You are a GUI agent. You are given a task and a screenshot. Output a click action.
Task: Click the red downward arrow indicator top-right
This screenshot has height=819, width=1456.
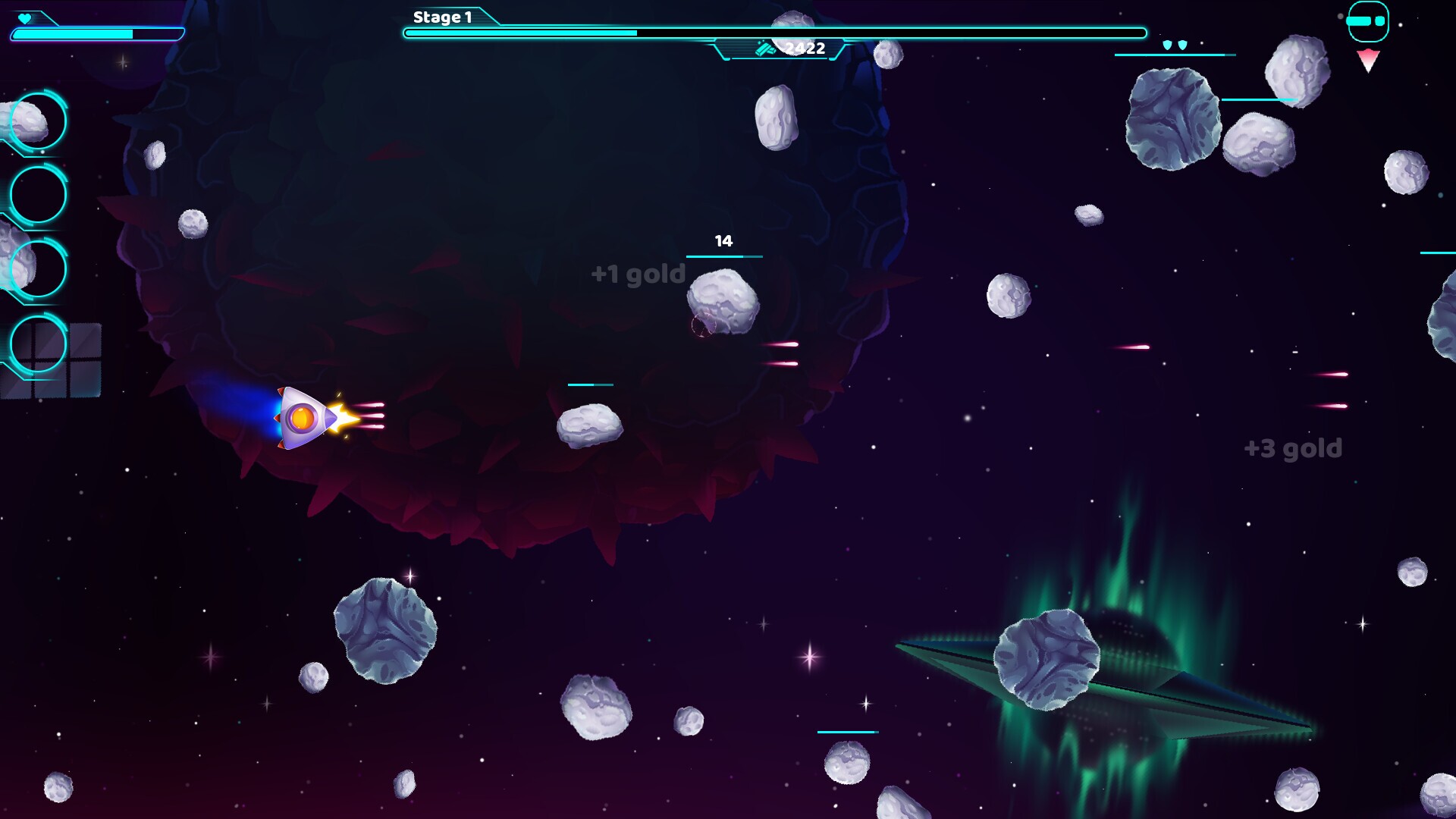pos(1367,61)
